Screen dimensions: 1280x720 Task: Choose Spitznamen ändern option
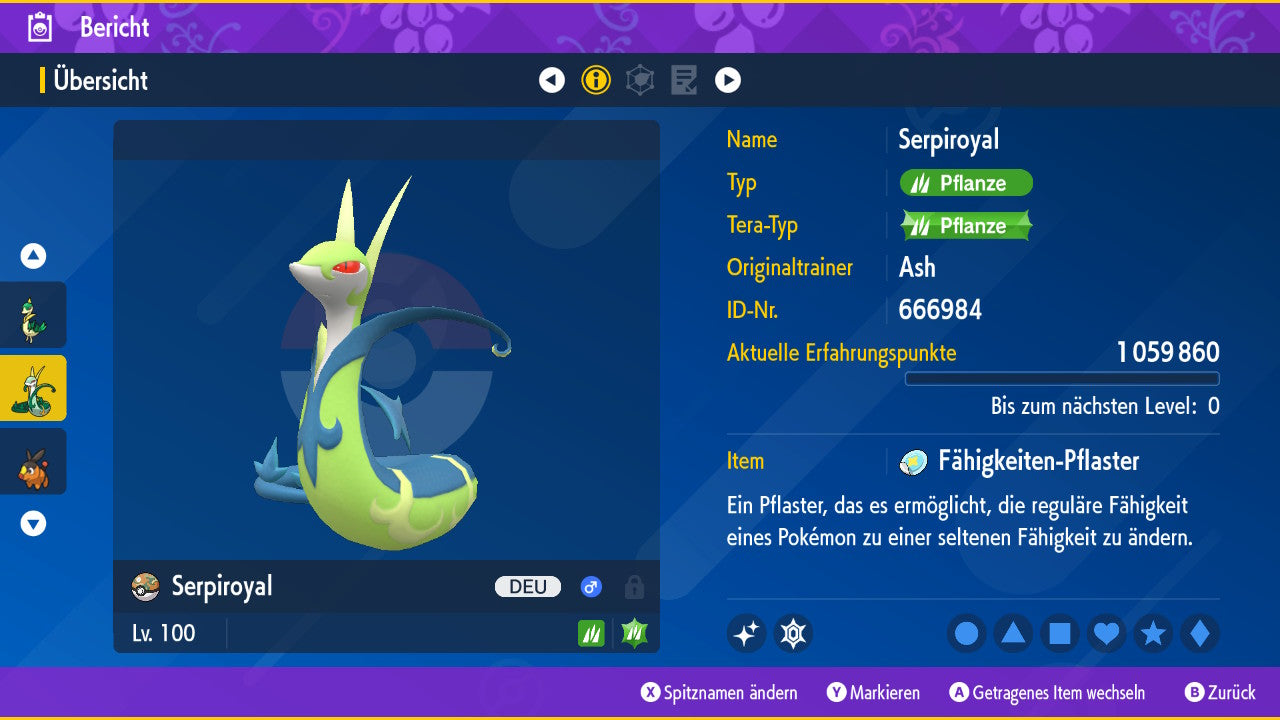pyautogui.click(x=720, y=692)
